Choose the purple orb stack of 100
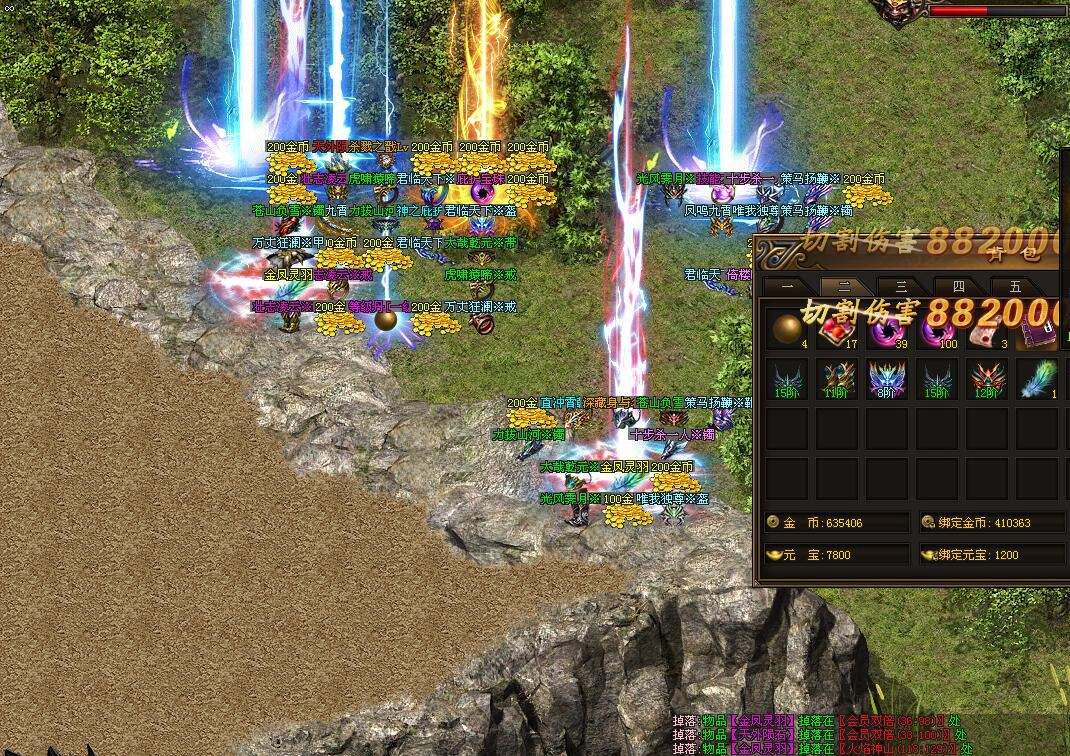Screen dimensions: 1070x756 click(937, 329)
